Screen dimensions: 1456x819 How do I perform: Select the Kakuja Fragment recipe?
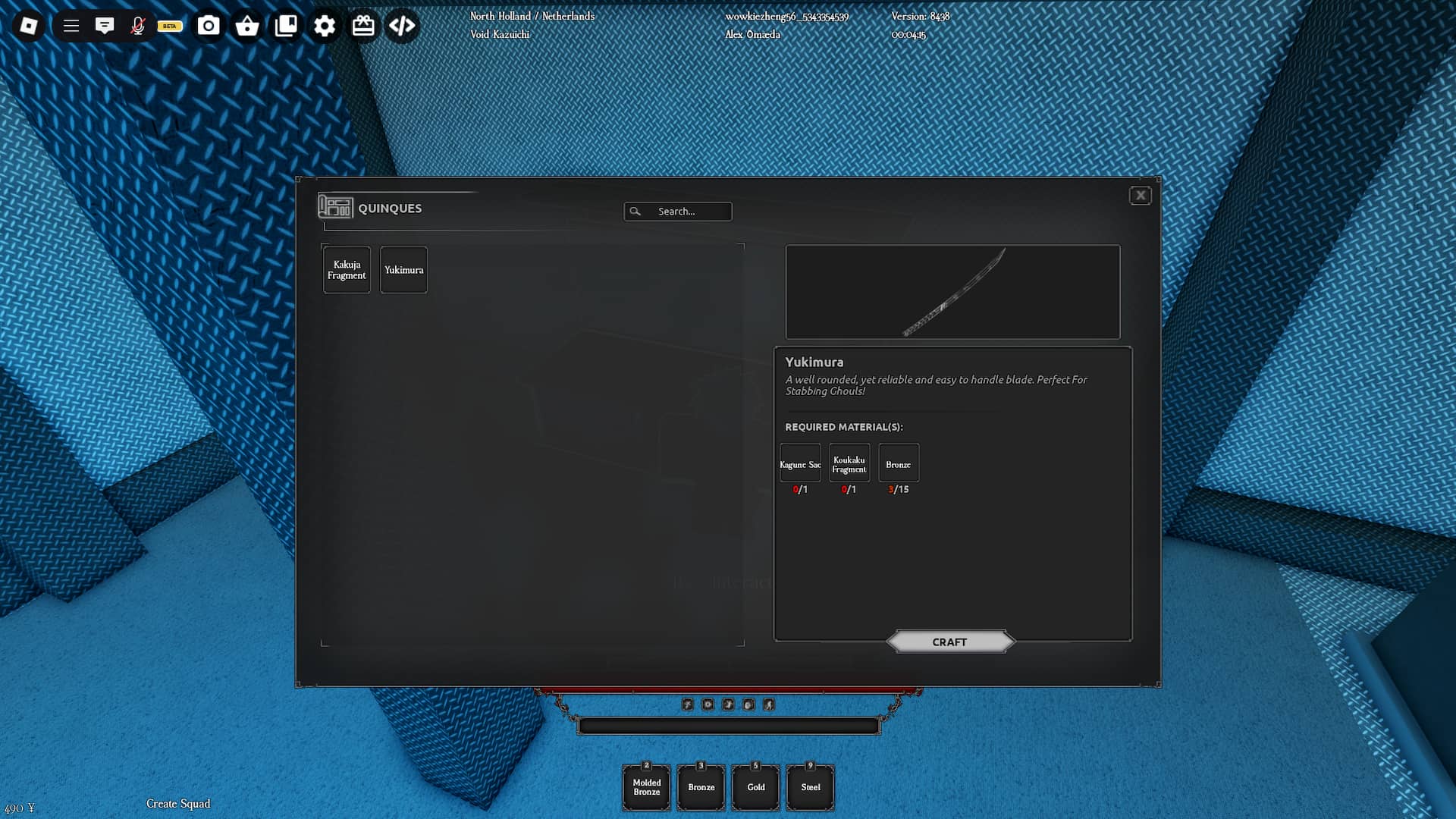click(x=346, y=269)
